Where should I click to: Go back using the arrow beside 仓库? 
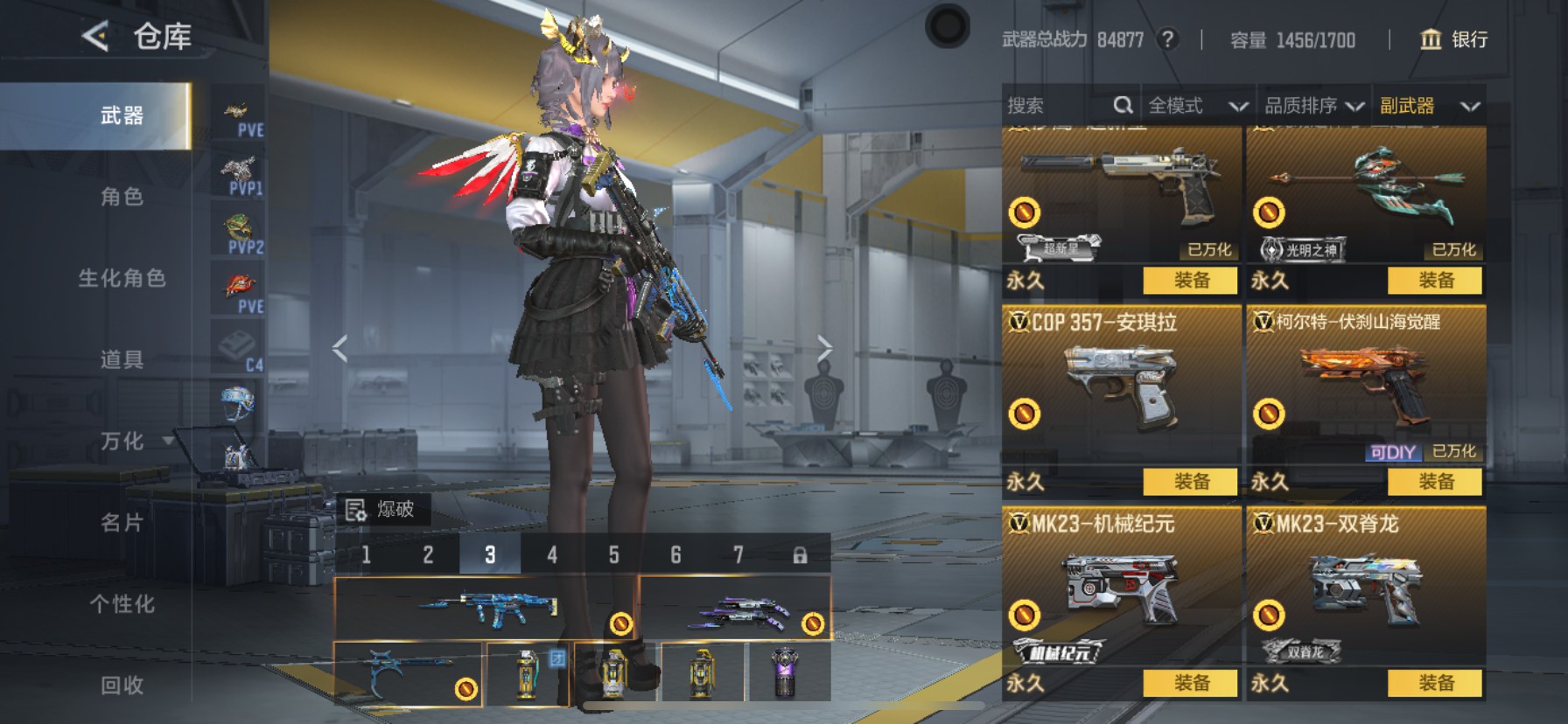point(95,37)
